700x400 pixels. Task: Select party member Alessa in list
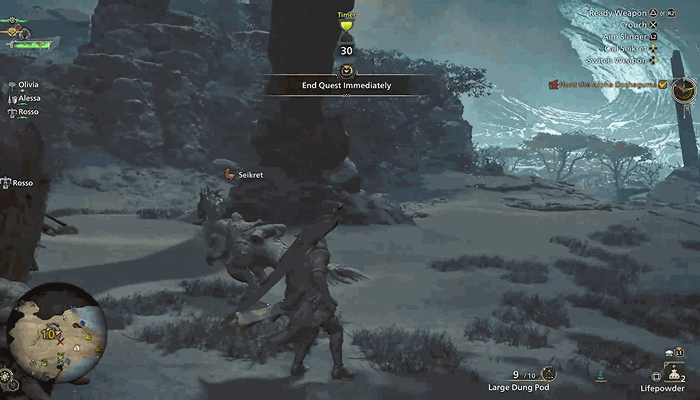click(x=28, y=99)
